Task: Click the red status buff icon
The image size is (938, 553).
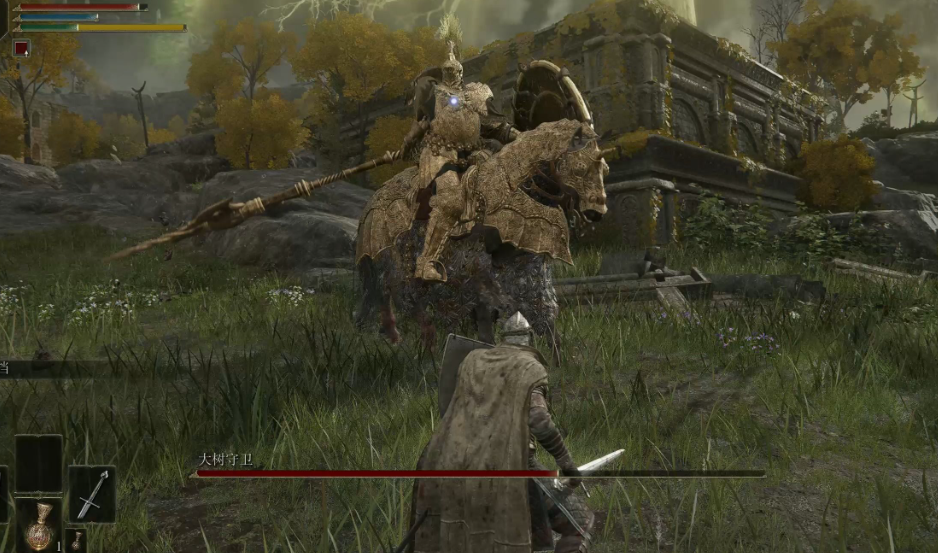Action: click(x=21, y=47)
